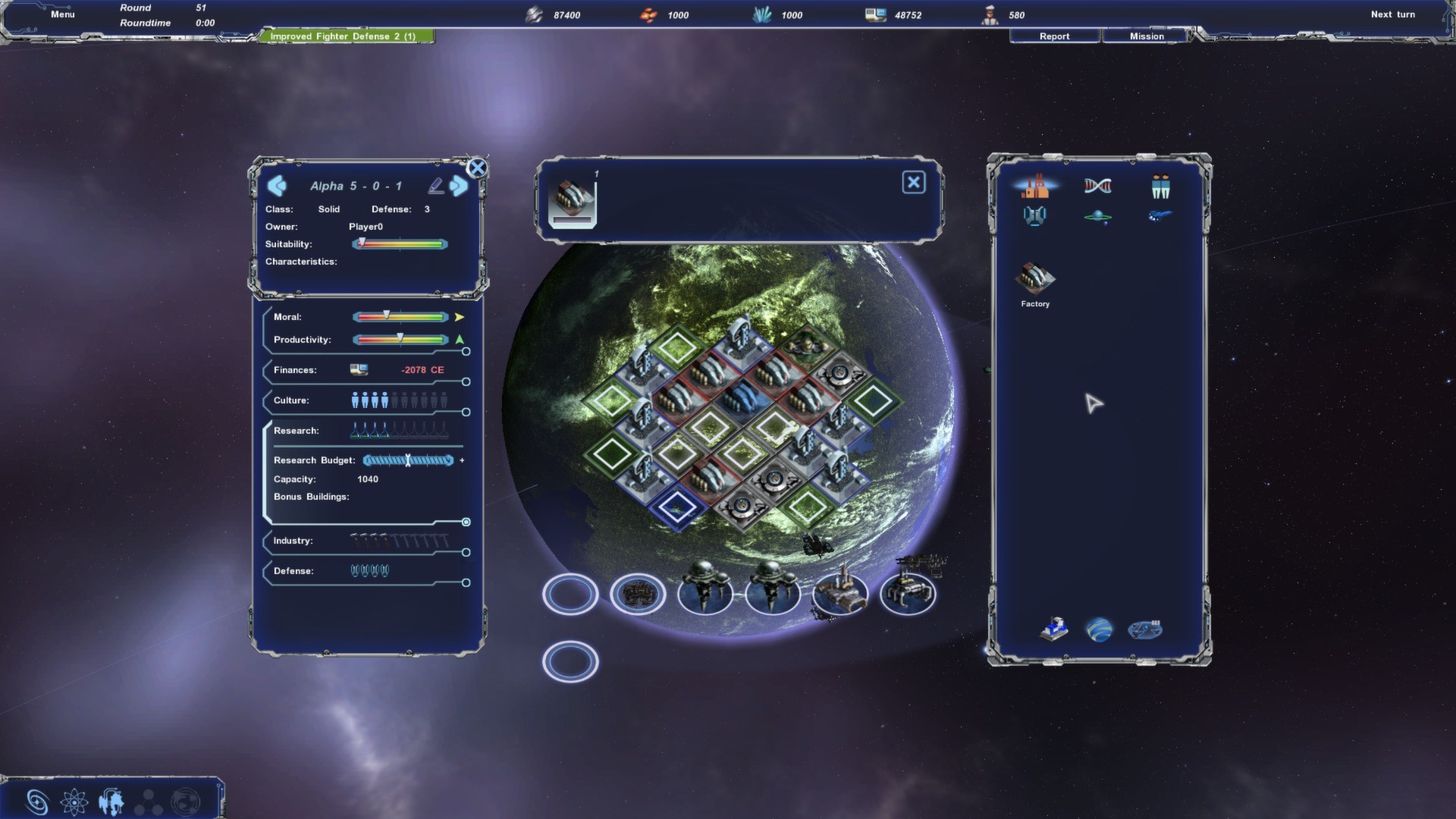Close the Alpha 5-0-1 planet info panel
Image resolution: width=1456 pixels, height=819 pixels.
(x=477, y=168)
